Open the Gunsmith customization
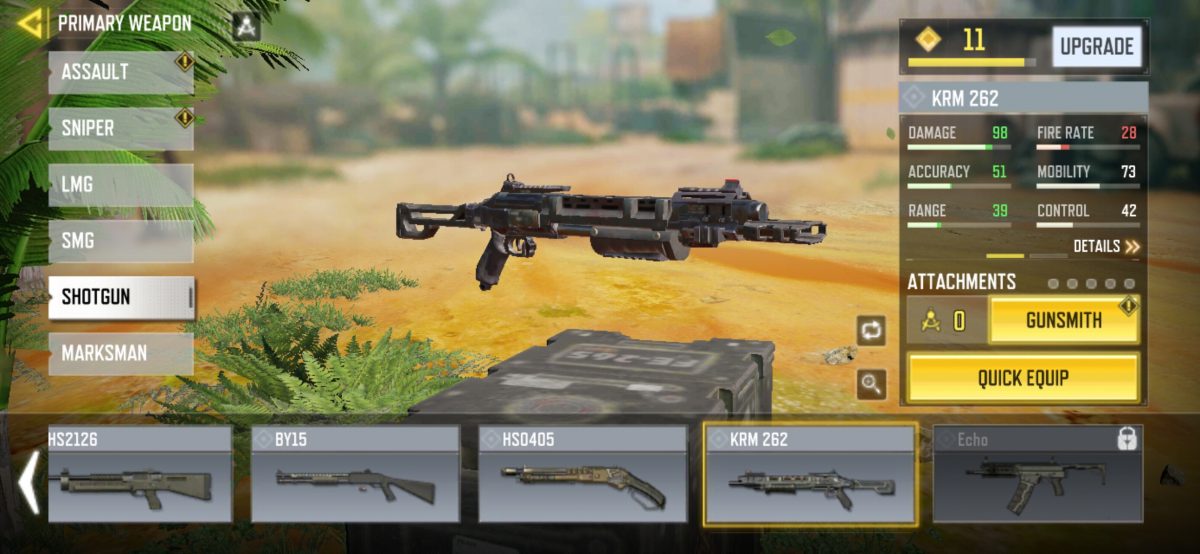 1064,321
